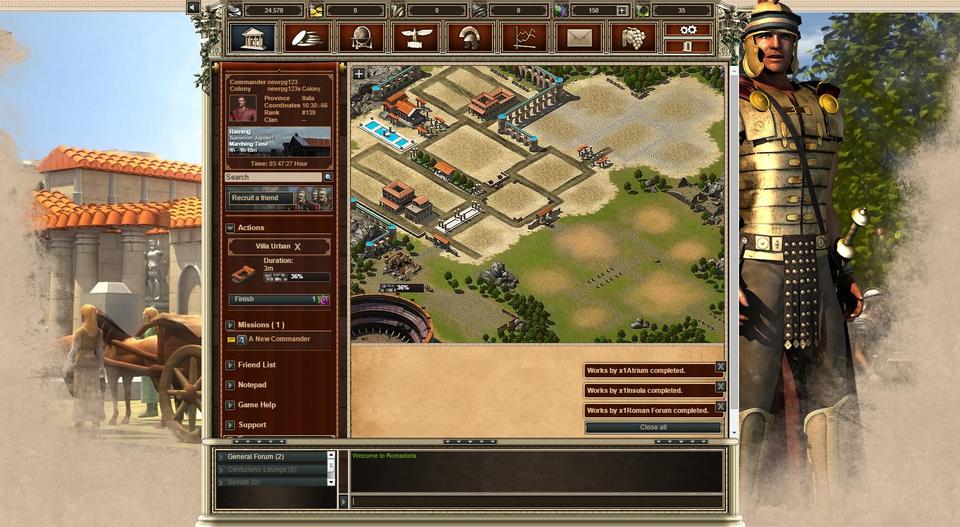The image size is (960, 527).
Task: Focus the Search input field
Action: pyautogui.click(x=272, y=177)
